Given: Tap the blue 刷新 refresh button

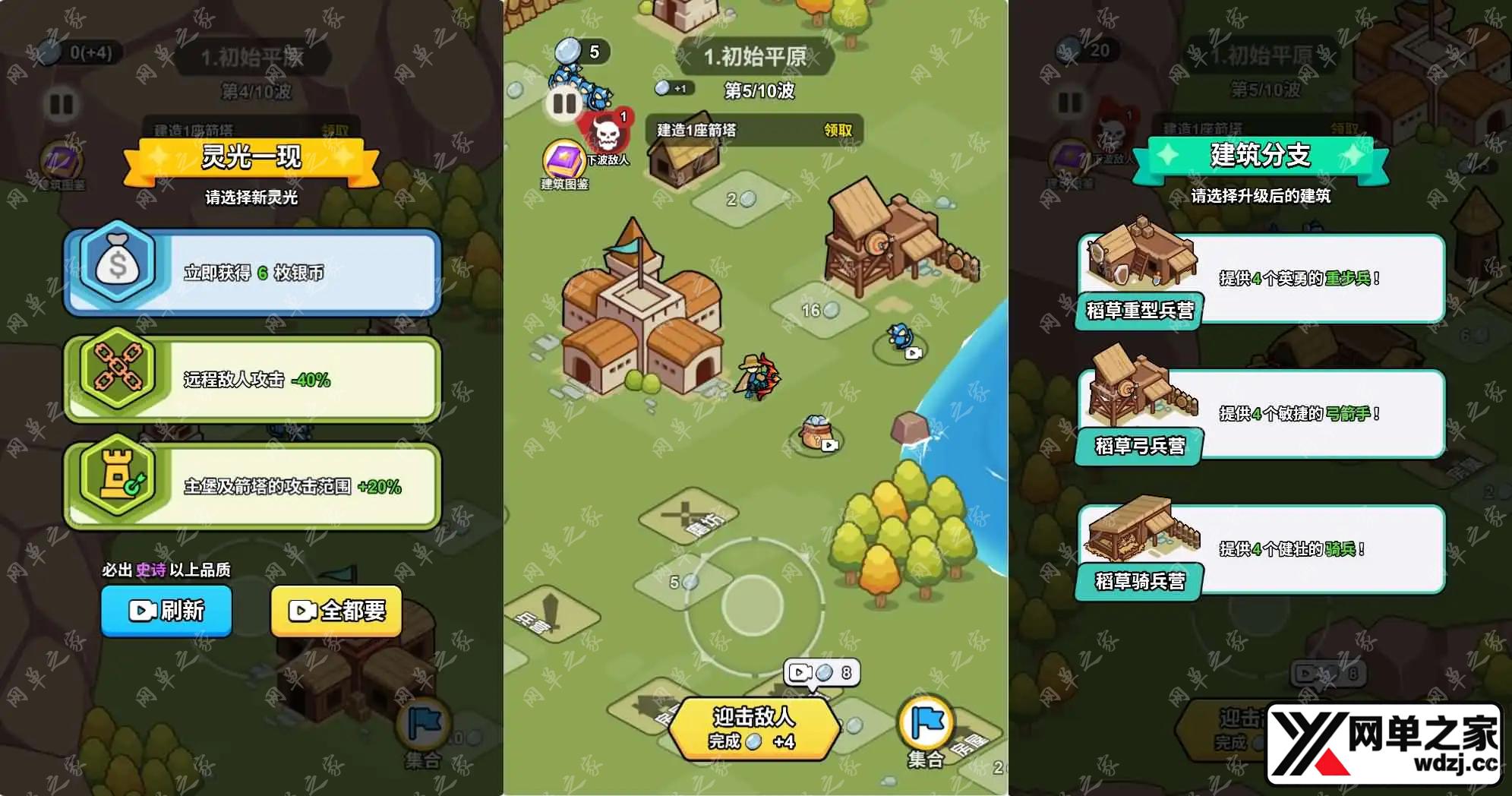Looking at the screenshot, I should [x=166, y=611].
